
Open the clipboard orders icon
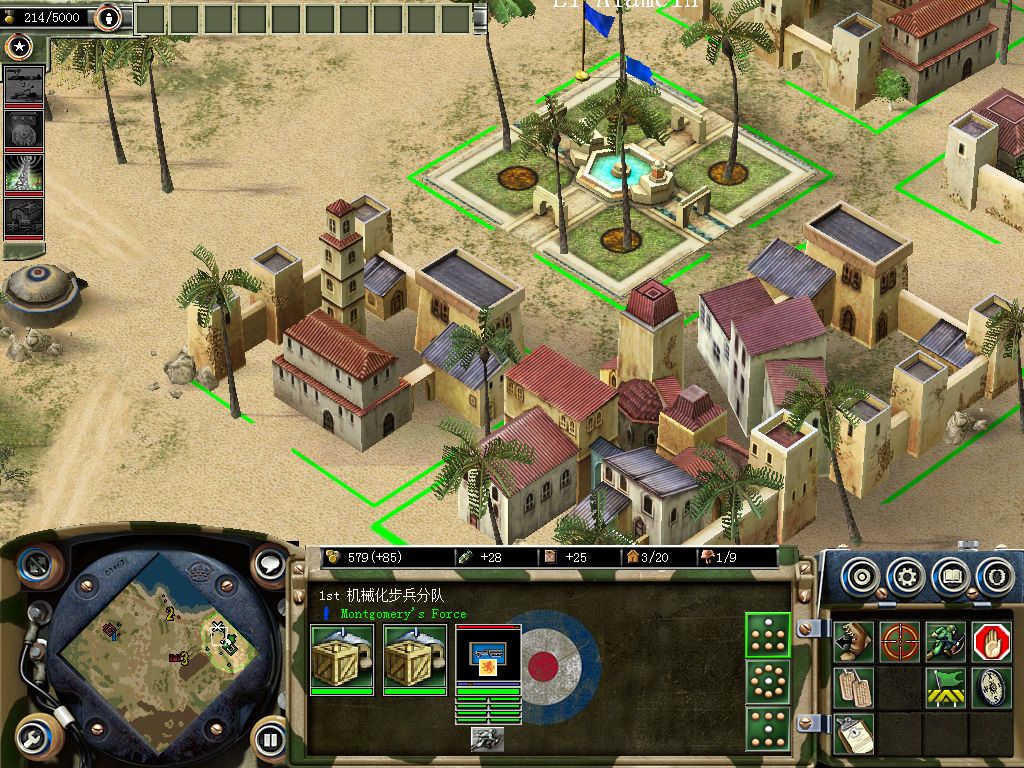pos(853,733)
